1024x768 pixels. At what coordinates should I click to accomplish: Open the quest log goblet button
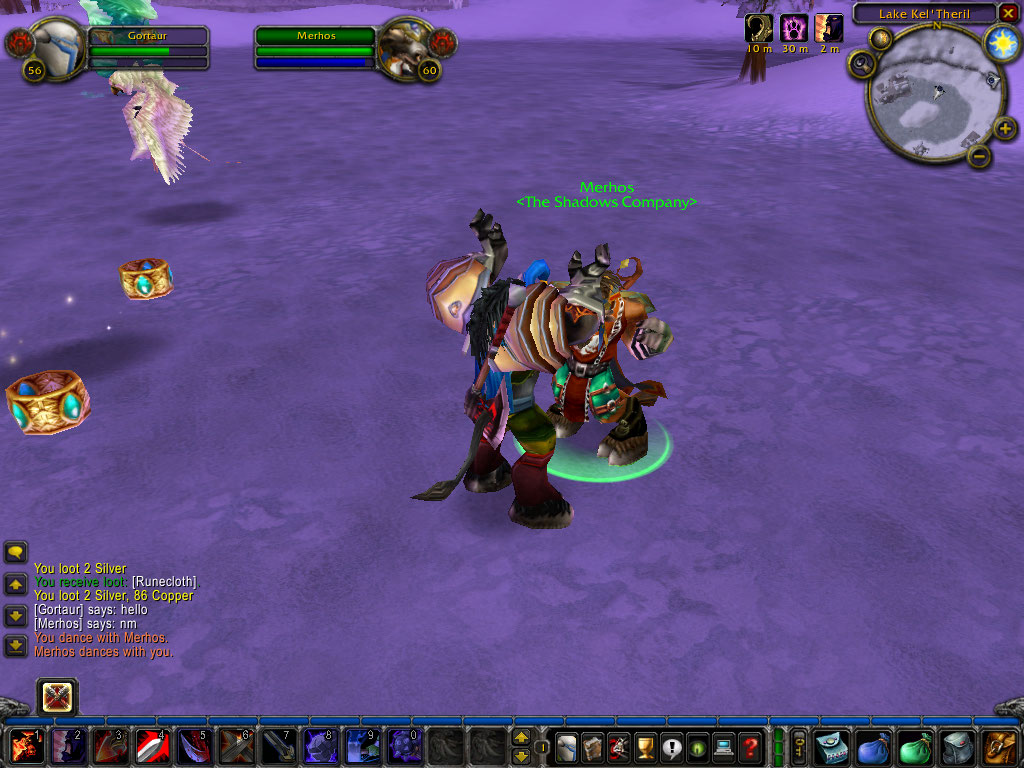[x=645, y=746]
